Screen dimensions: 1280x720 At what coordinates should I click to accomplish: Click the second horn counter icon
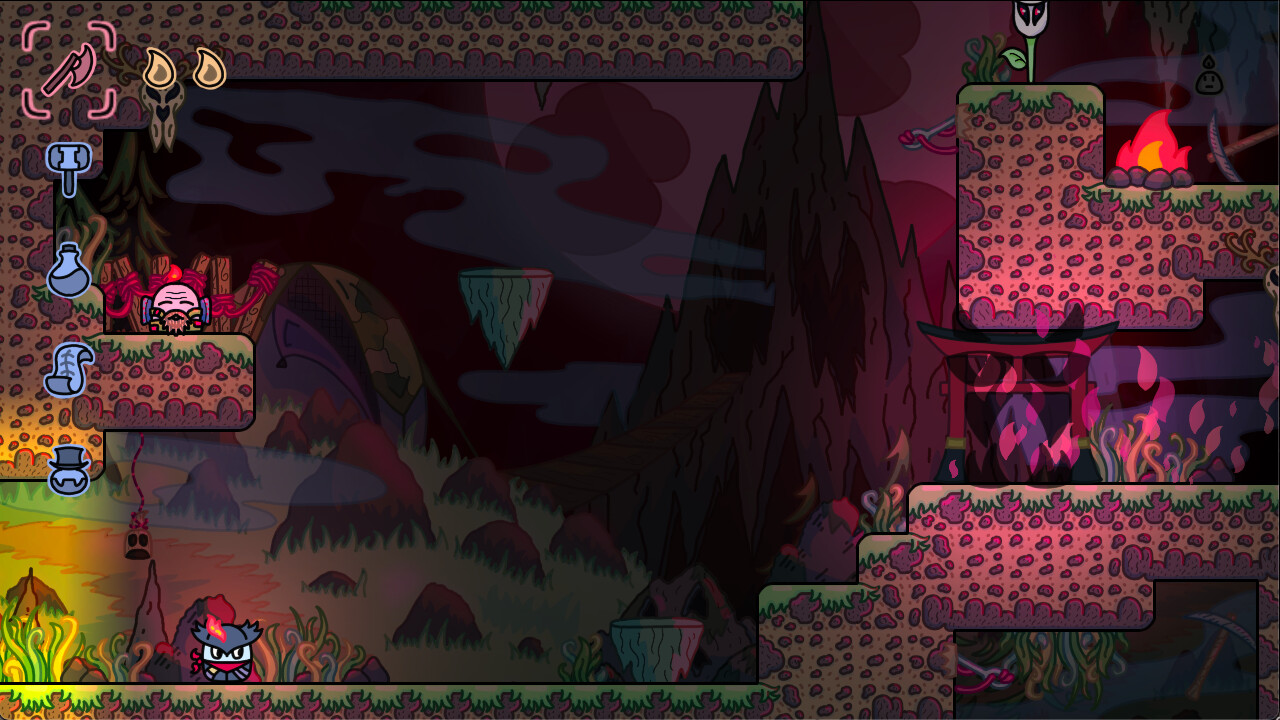pos(210,66)
